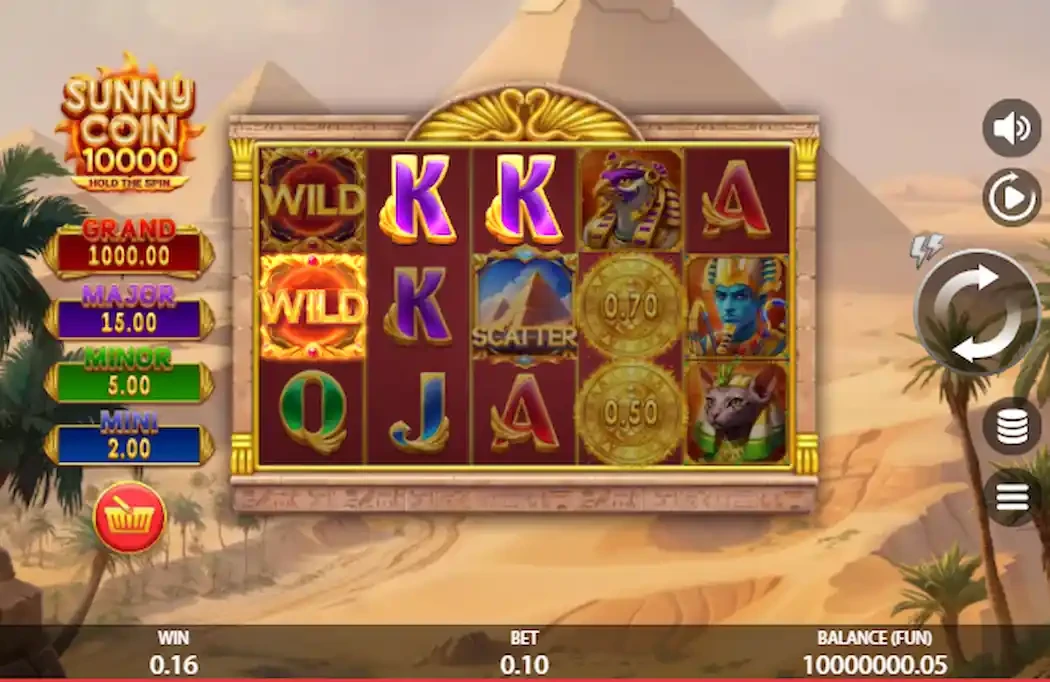Open the red shopping basket feature shop
The height and width of the screenshot is (682, 1050).
129,517
